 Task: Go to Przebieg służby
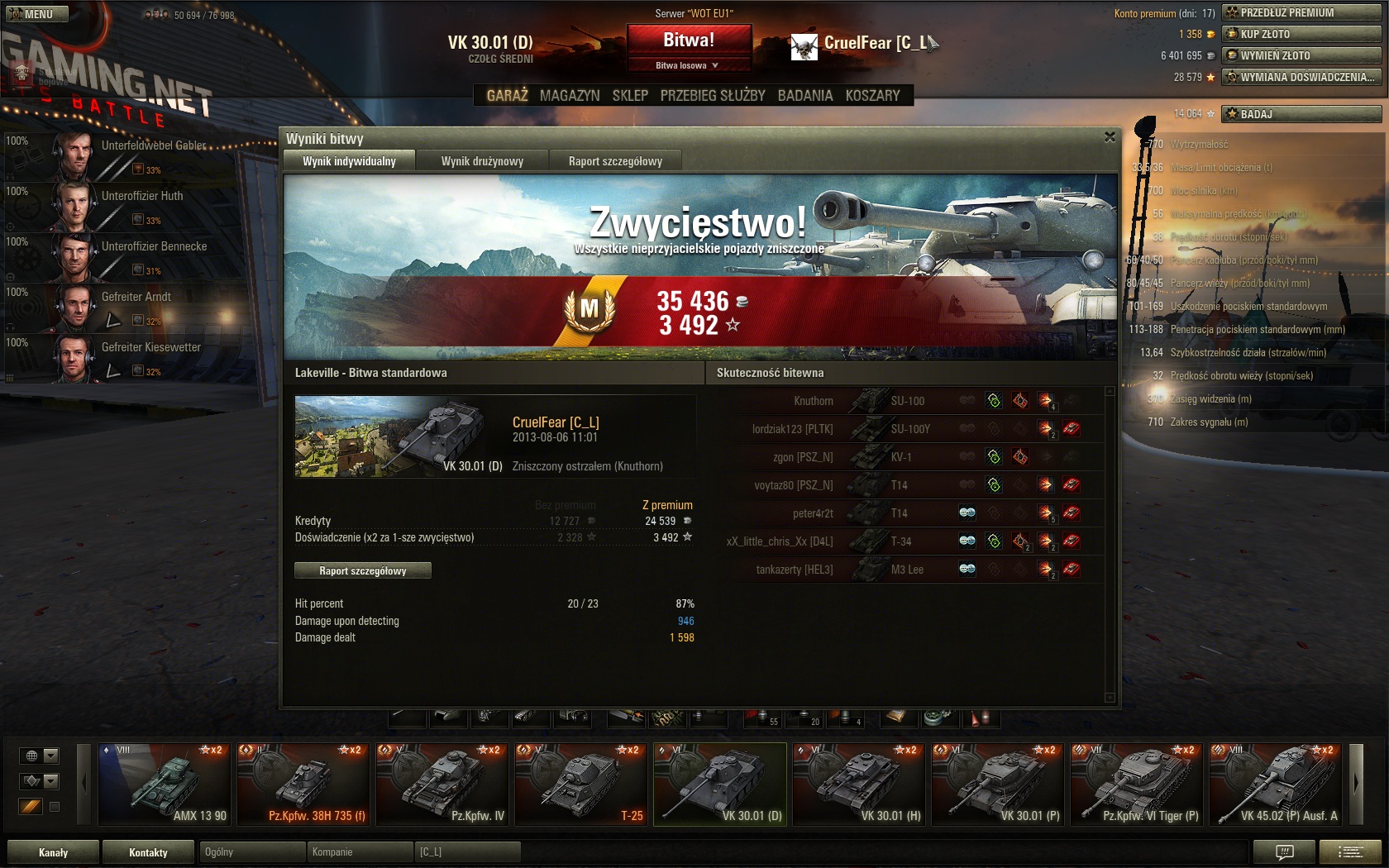click(x=713, y=96)
